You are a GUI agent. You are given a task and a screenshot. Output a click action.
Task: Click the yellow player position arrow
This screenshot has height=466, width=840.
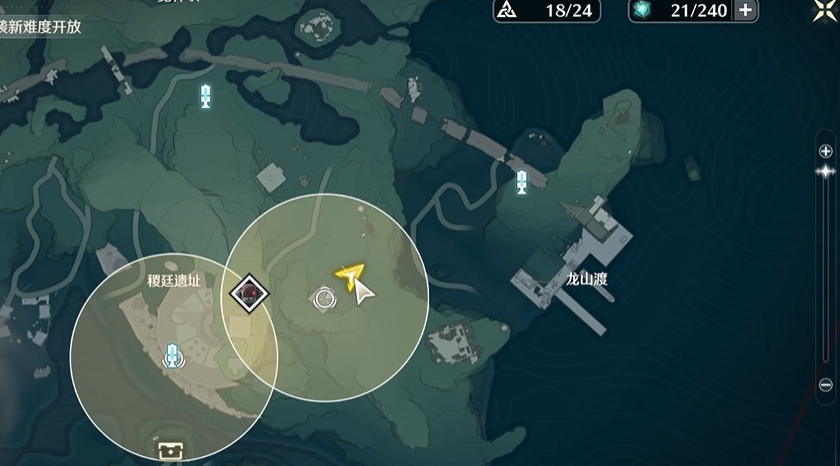(351, 276)
